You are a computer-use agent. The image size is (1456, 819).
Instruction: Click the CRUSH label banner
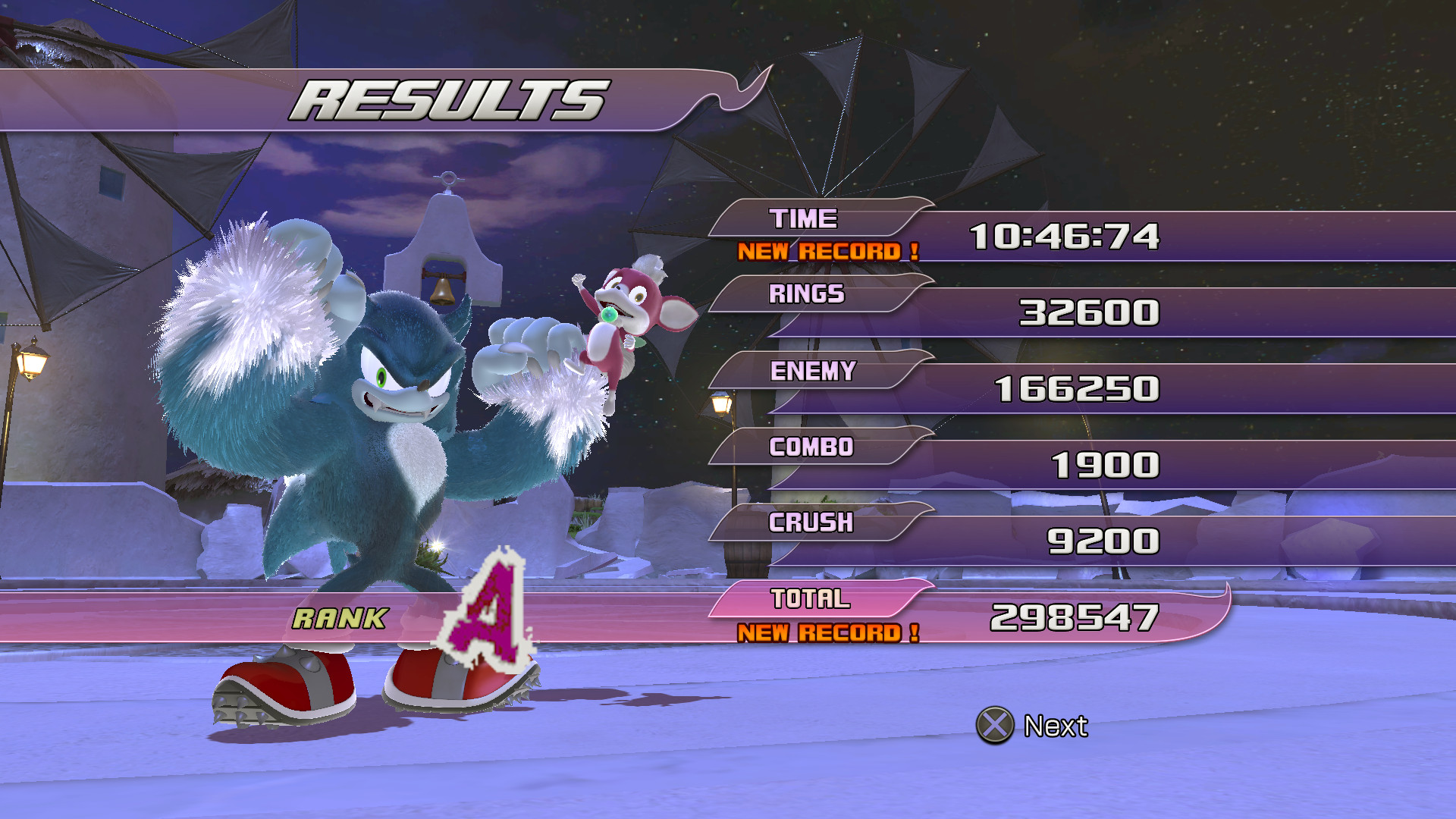pos(811,522)
